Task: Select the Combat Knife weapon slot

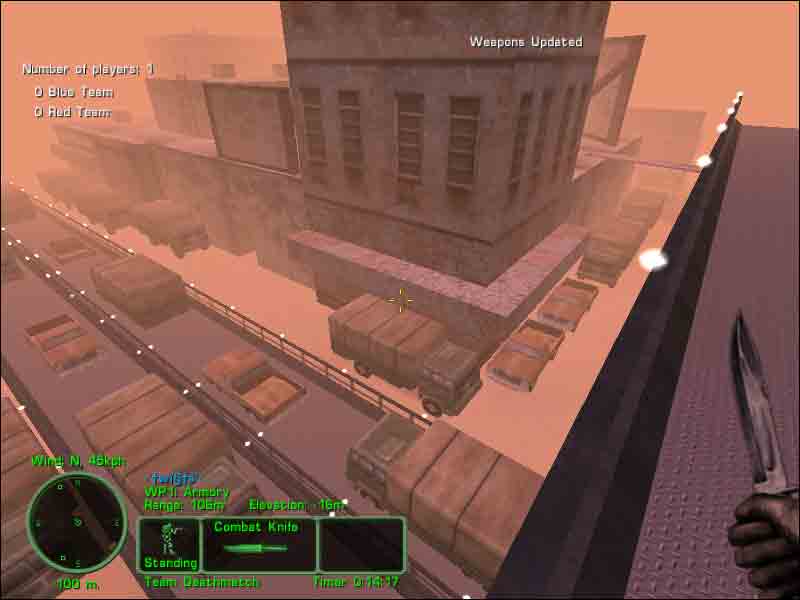Action: tap(259, 544)
